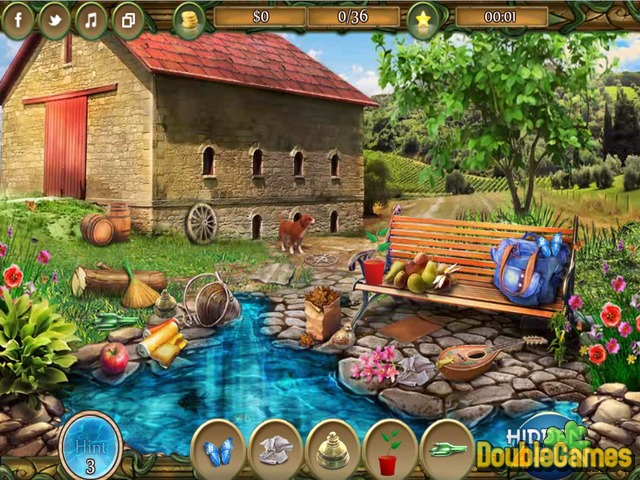Select the blue butterfly item slot
The image size is (640, 480).
(218, 449)
